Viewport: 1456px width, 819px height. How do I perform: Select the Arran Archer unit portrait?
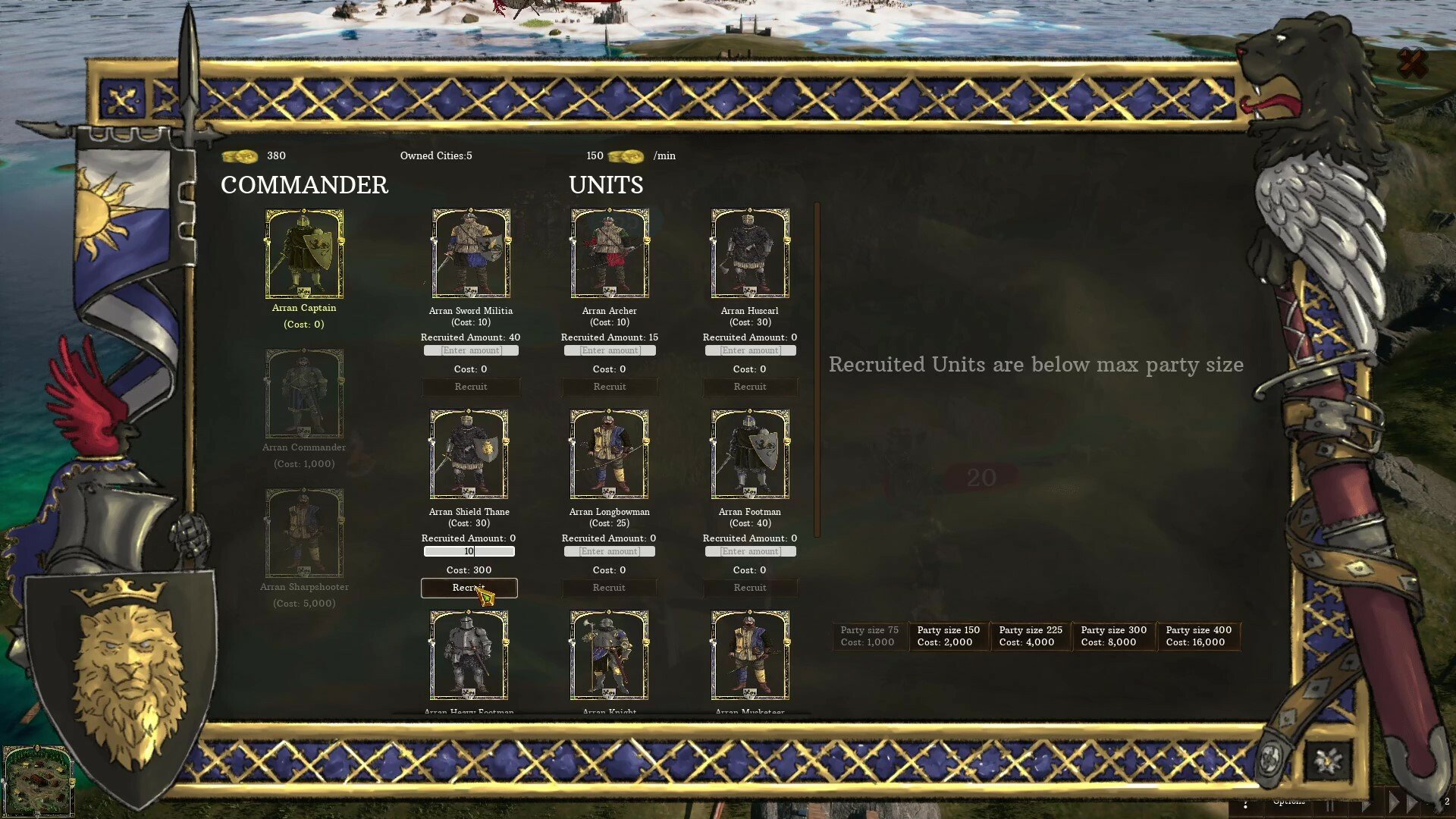(610, 254)
